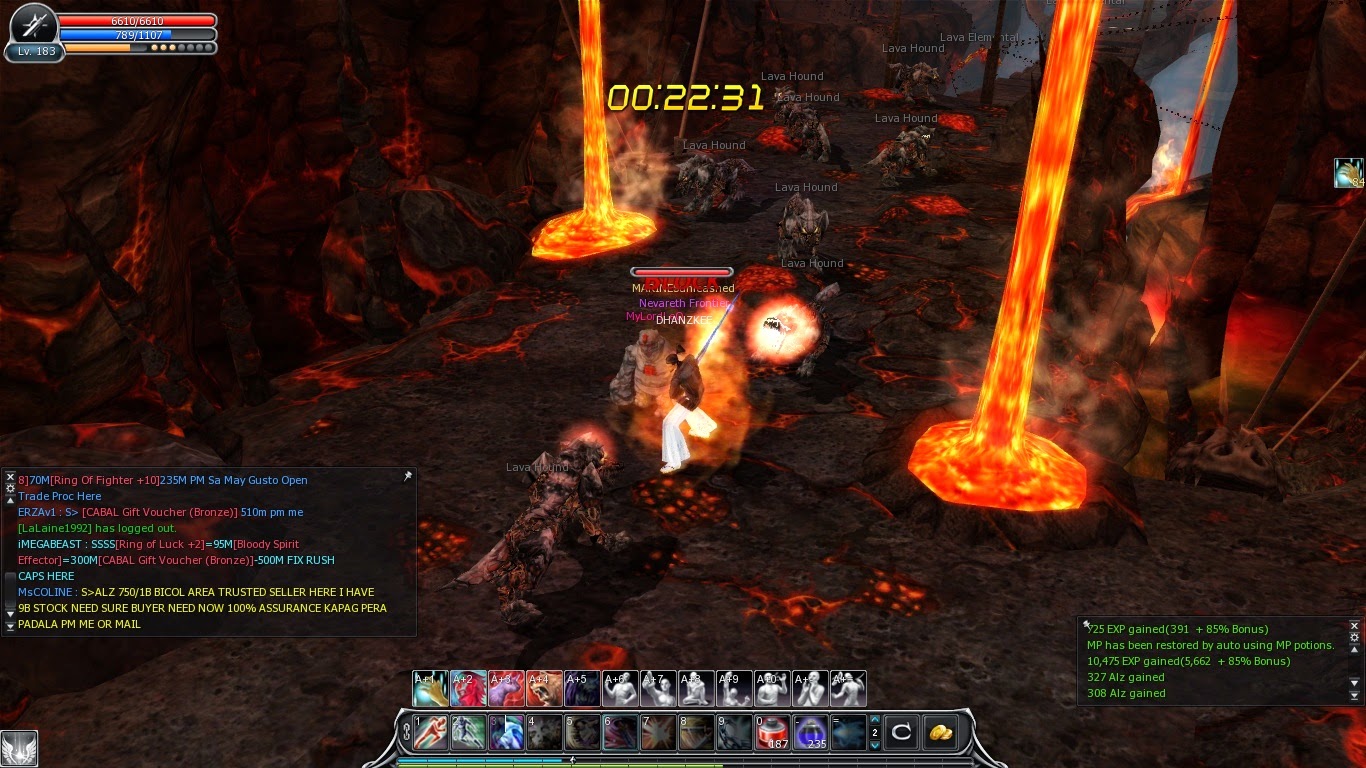Select the buff icon near the right edge
The image size is (1366, 768).
coord(1348,173)
